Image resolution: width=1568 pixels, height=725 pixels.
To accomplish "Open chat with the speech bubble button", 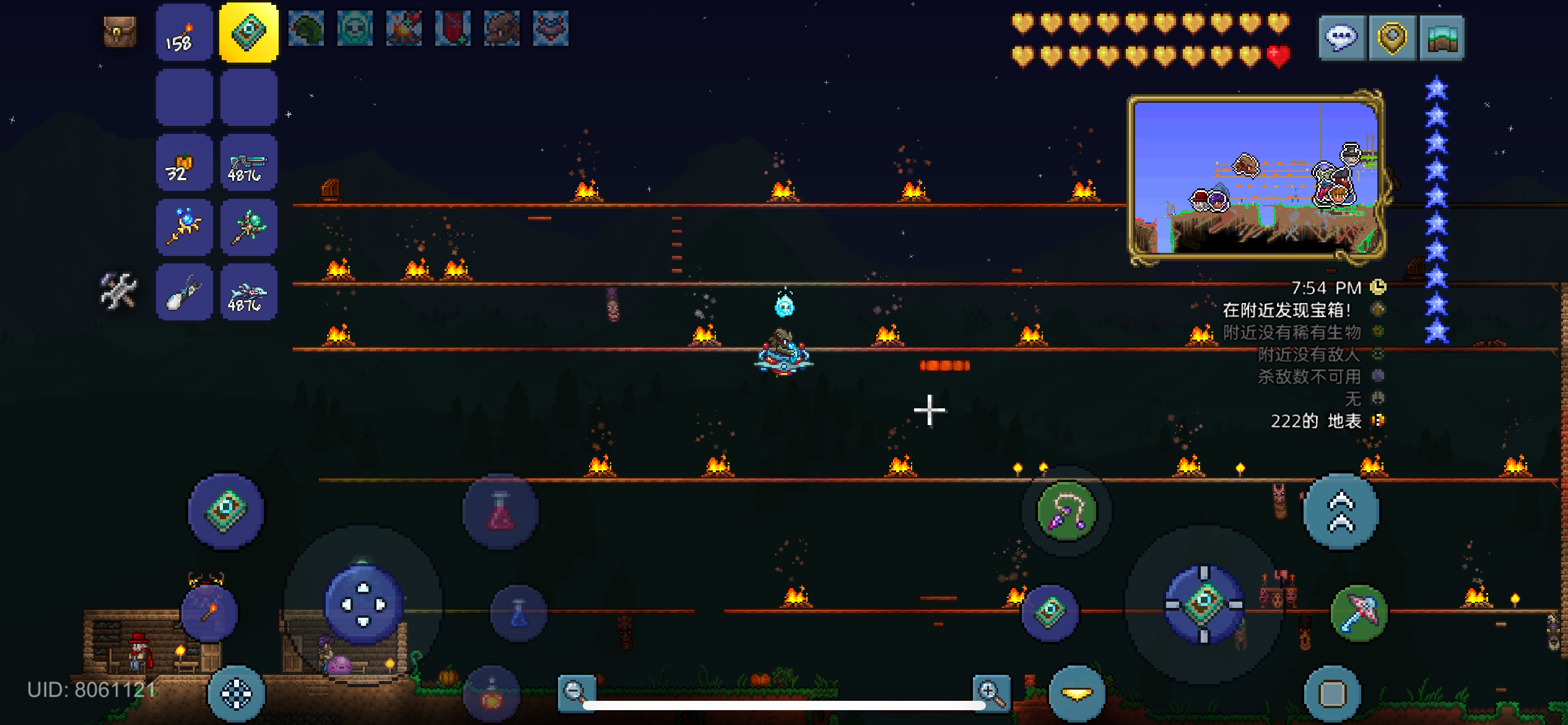I will pyautogui.click(x=1341, y=37).
